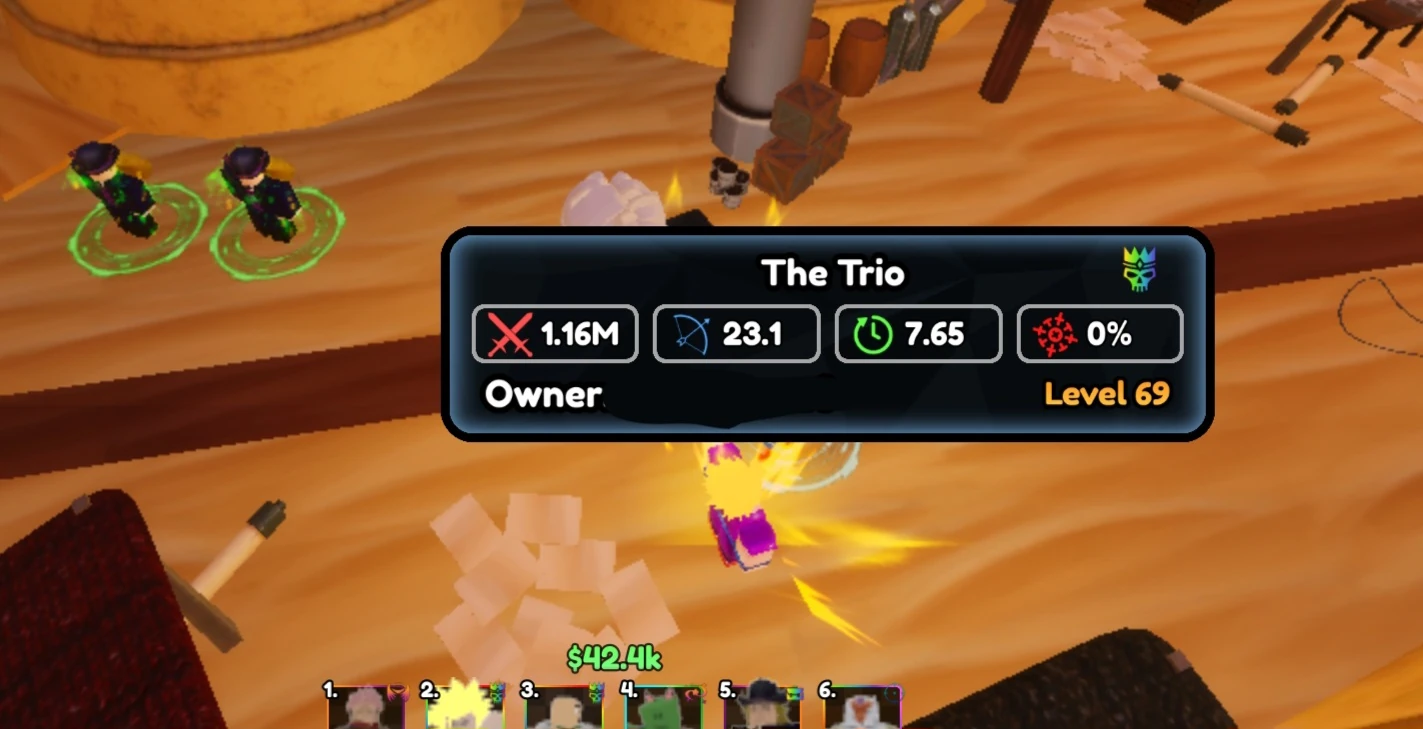Screen dimensions: 1423x729
Task: Click the rainbow trait badge on slot 5
Action: 795,693
